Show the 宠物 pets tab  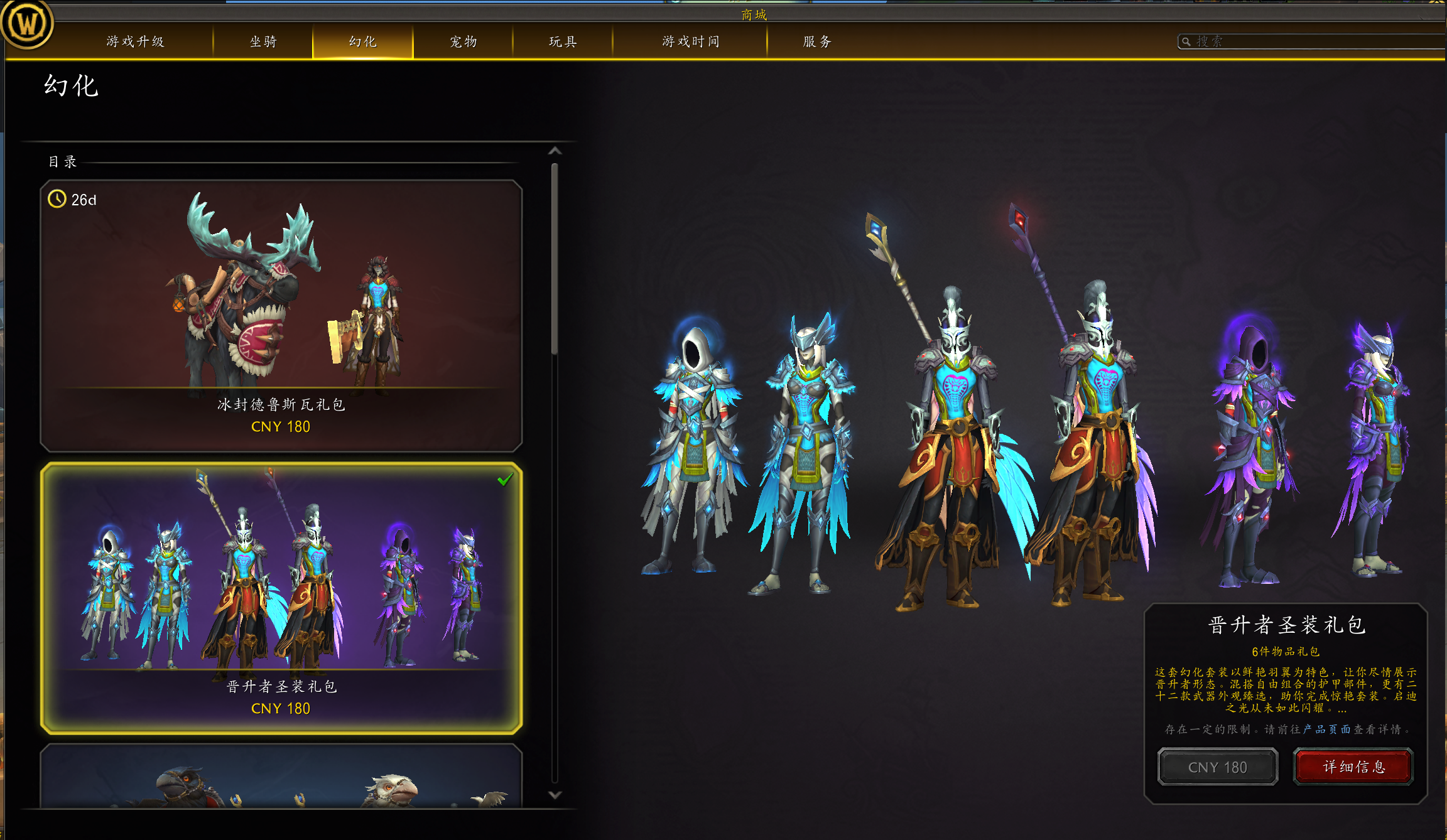click(463, 41)
